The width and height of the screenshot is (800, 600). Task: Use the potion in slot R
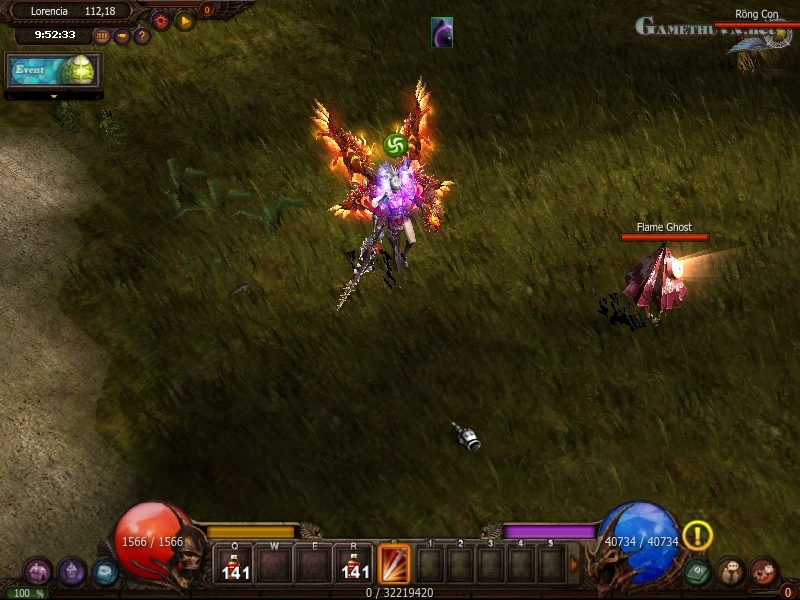354,563
